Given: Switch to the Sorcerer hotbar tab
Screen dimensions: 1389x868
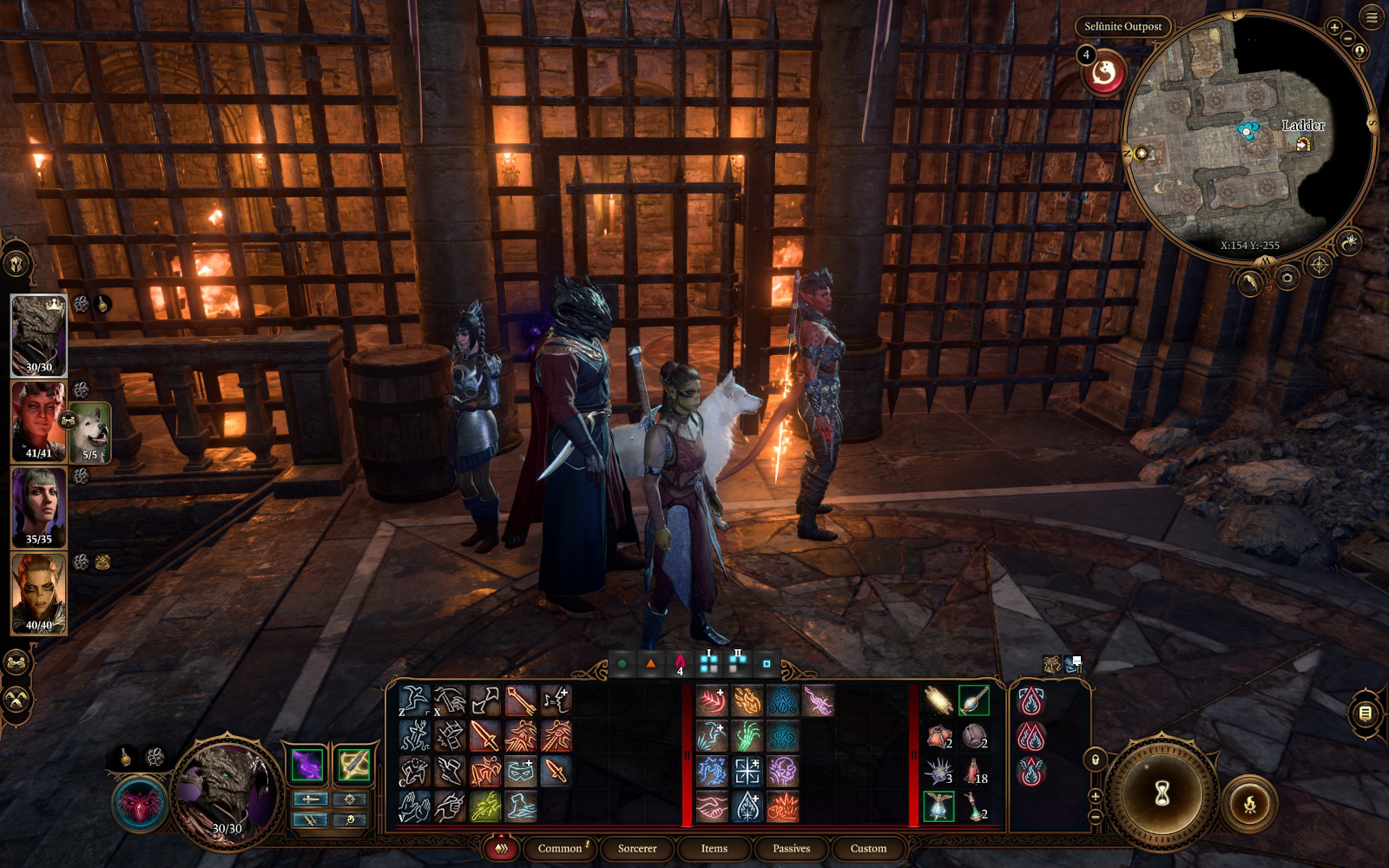Looking at the screenshot, I should 636,848.
